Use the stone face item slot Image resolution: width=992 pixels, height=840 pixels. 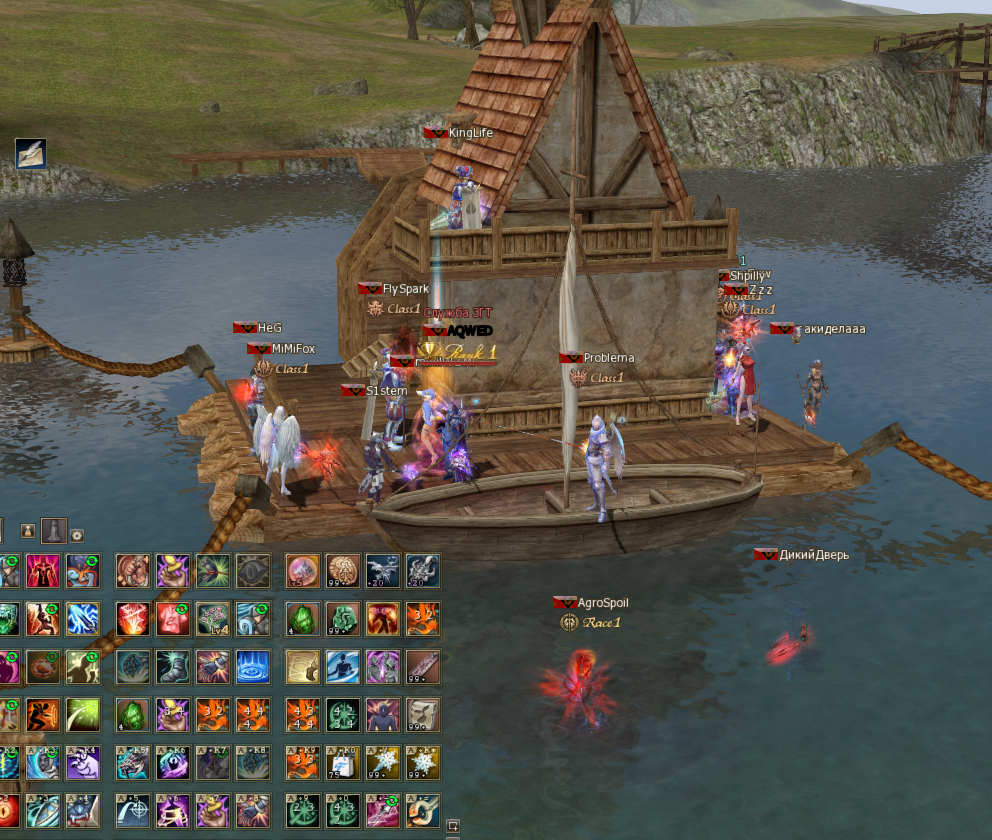(x=423, y=714)
